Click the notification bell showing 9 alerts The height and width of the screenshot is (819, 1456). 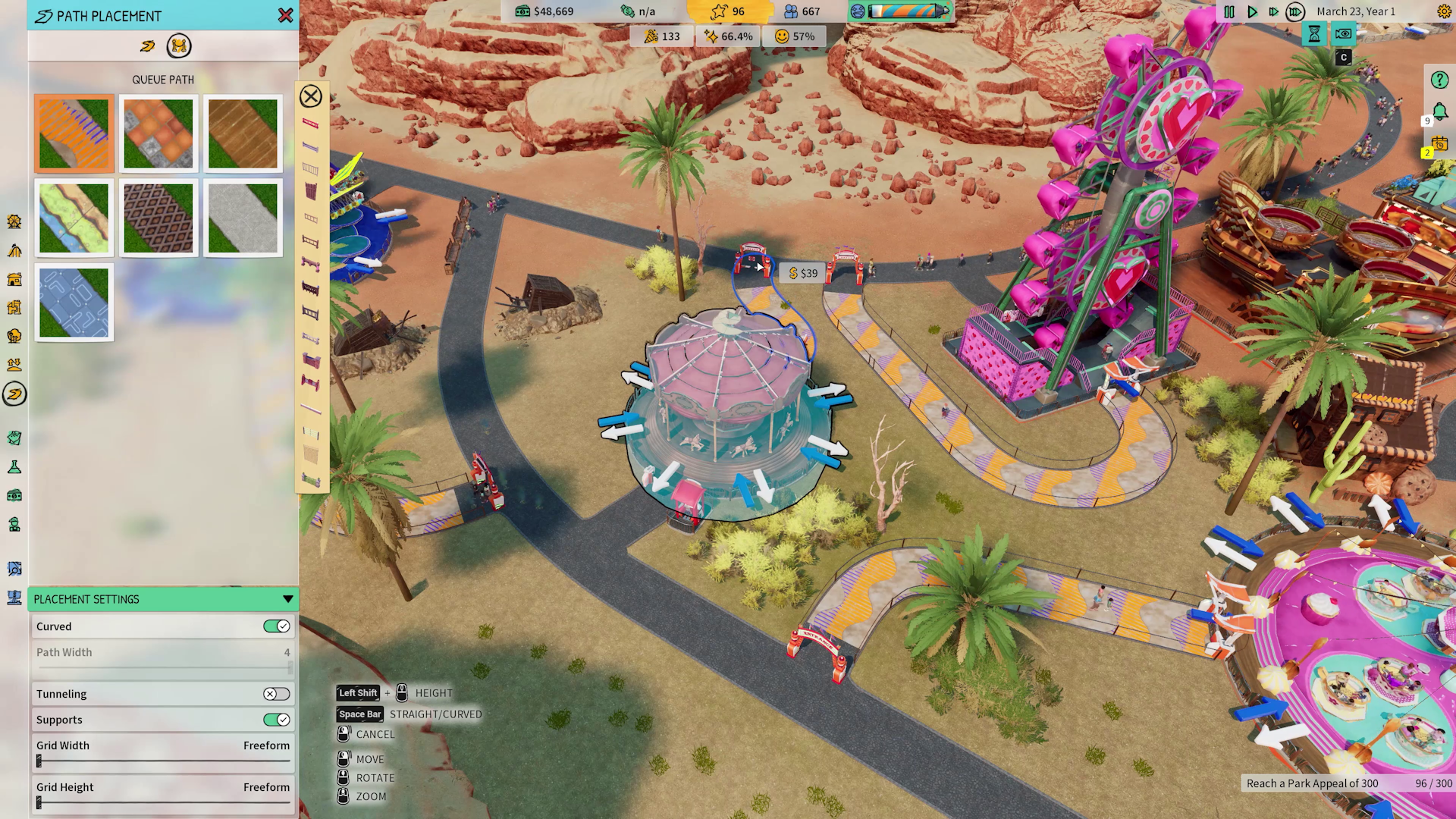[1439, 111]
